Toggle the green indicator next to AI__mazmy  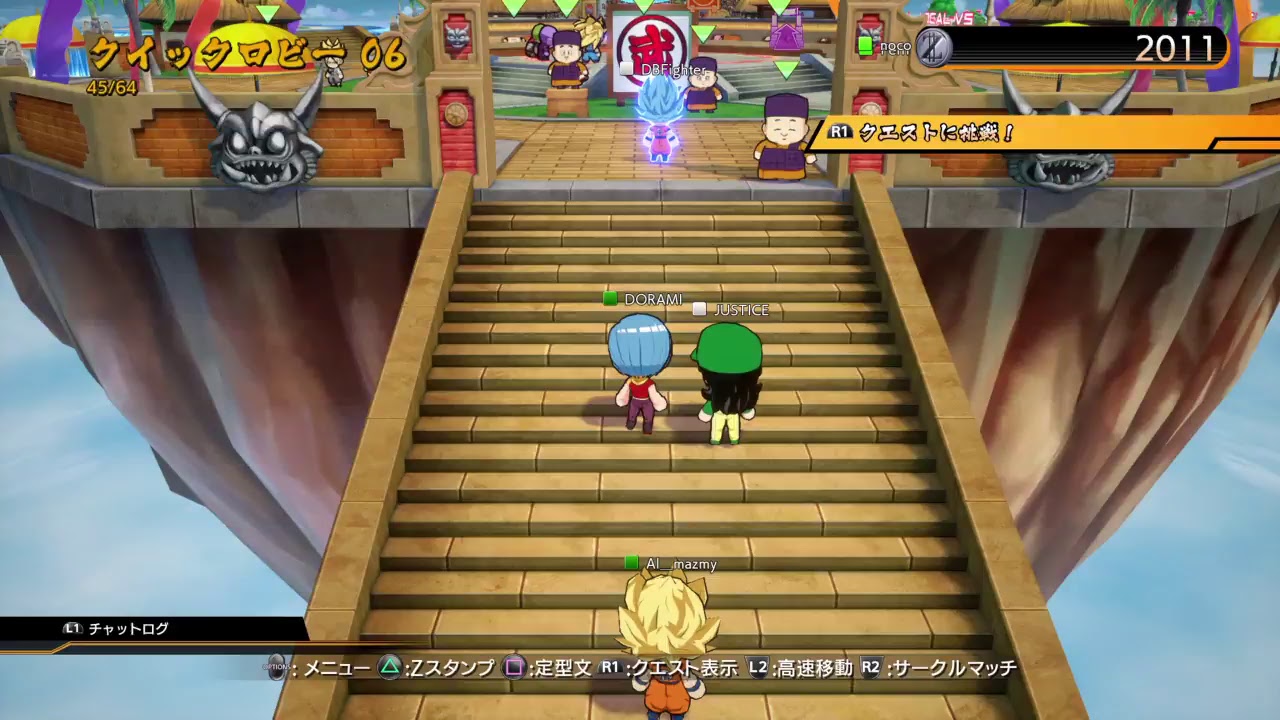pyautogui.click(x=632, y=563)
